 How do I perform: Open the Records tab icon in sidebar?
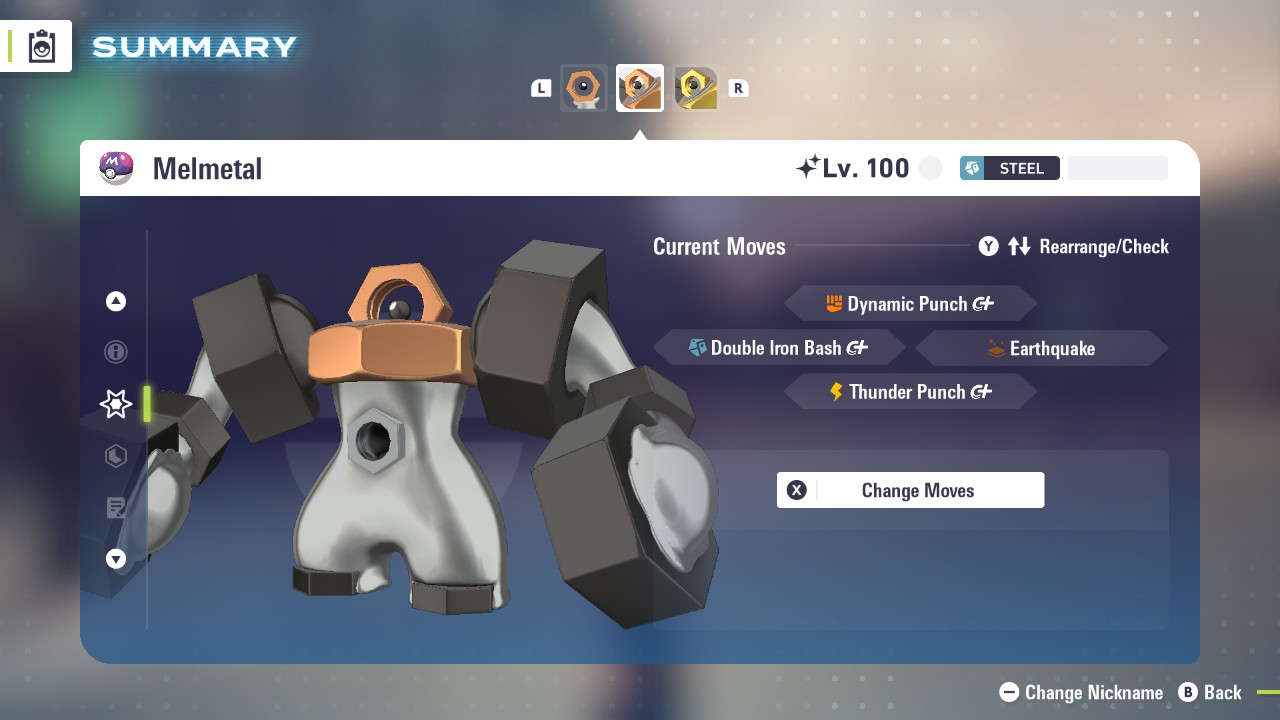pyautogui.click(x=115, y=508)
